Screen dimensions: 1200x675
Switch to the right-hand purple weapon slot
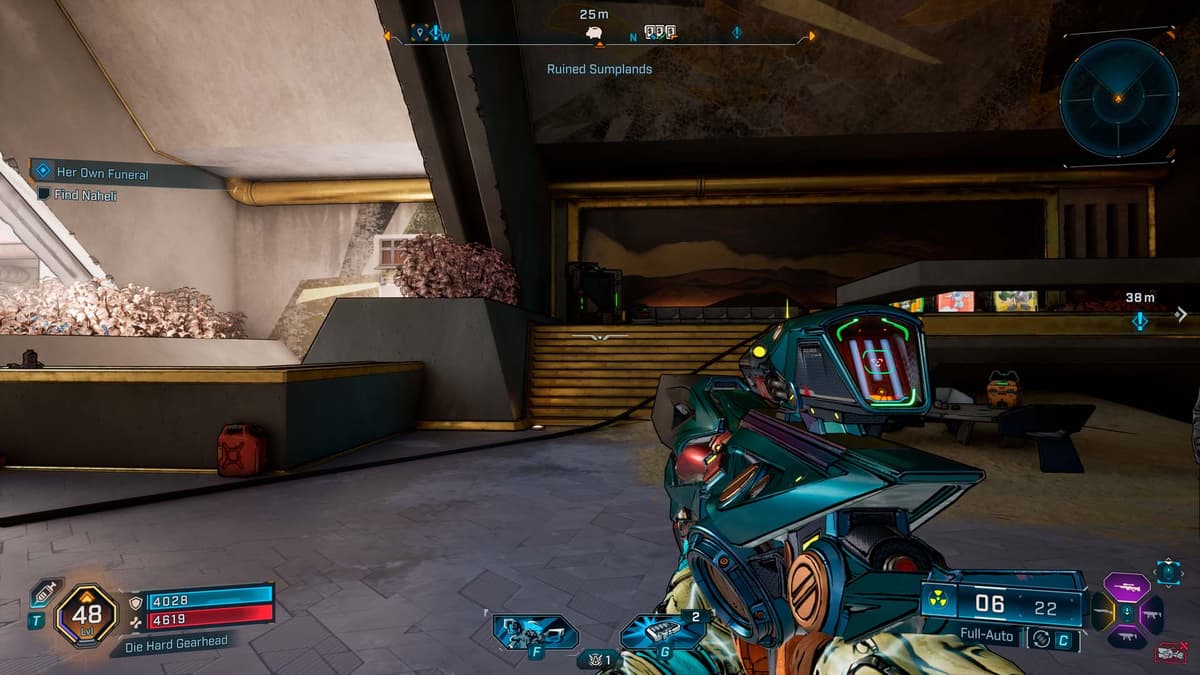click(1151, 614)
